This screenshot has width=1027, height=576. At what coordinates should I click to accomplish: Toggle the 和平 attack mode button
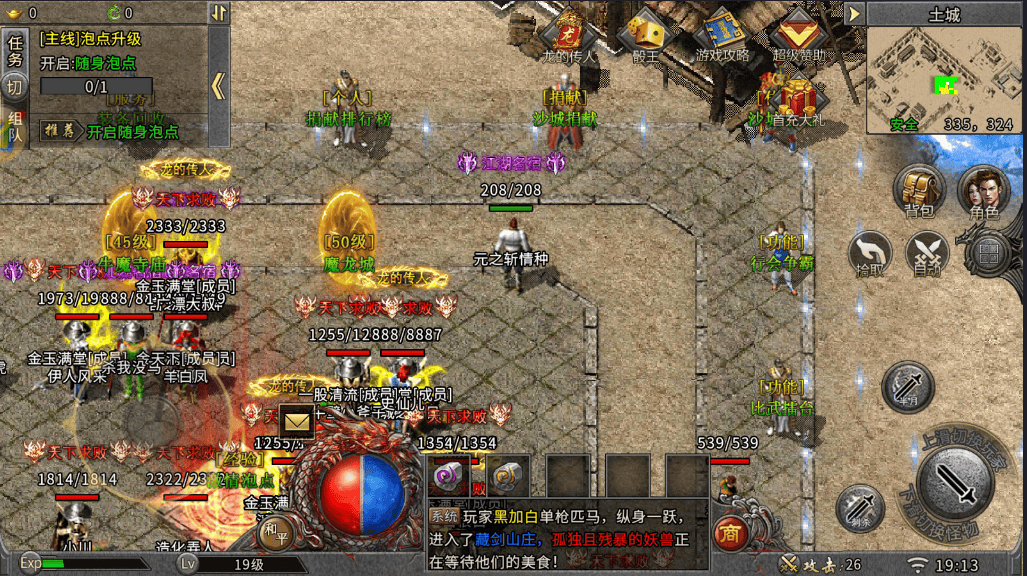click(274, 530)
